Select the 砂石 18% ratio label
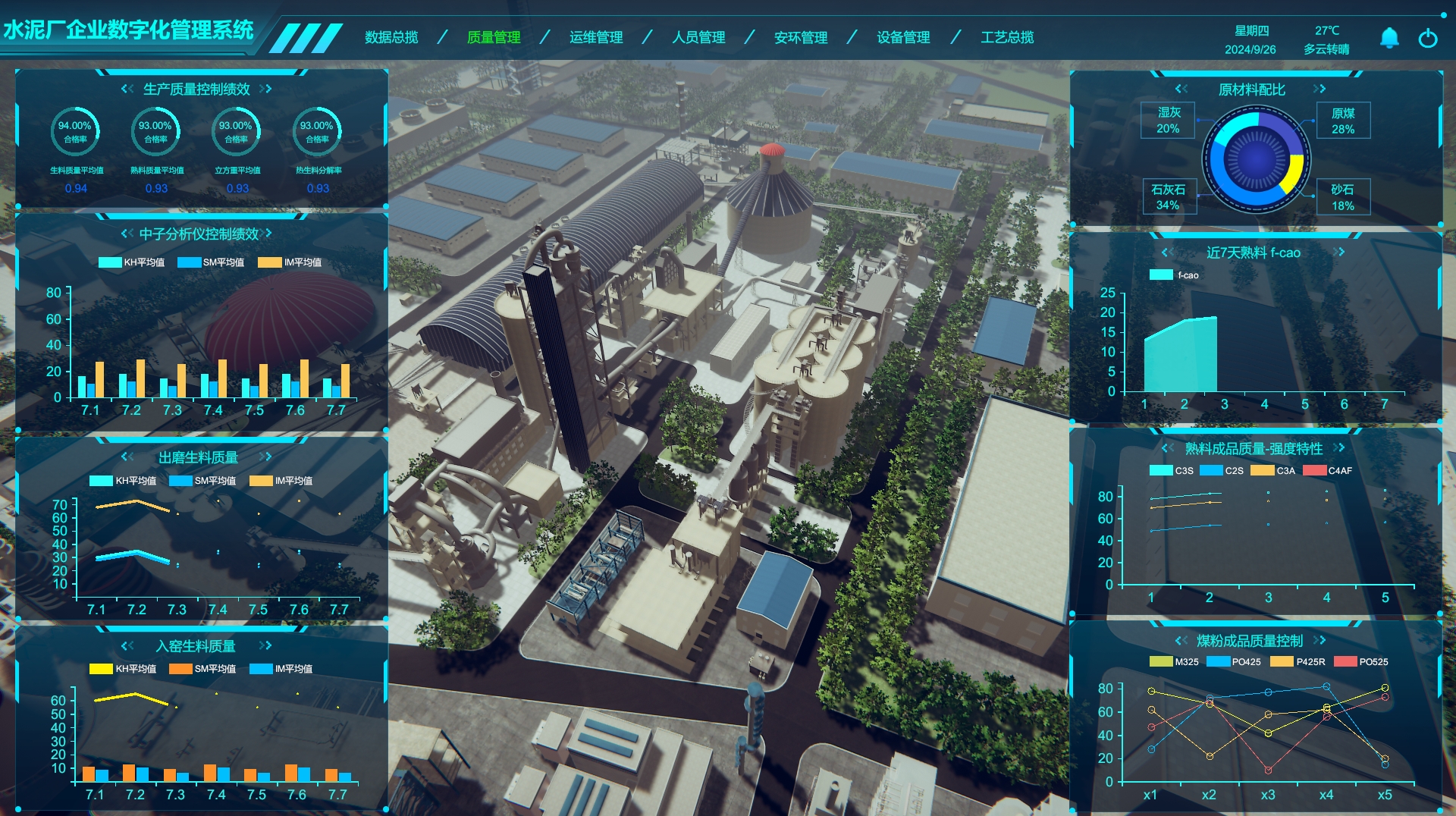The width and height of the screenshot is (1456, 816). 1342,197
